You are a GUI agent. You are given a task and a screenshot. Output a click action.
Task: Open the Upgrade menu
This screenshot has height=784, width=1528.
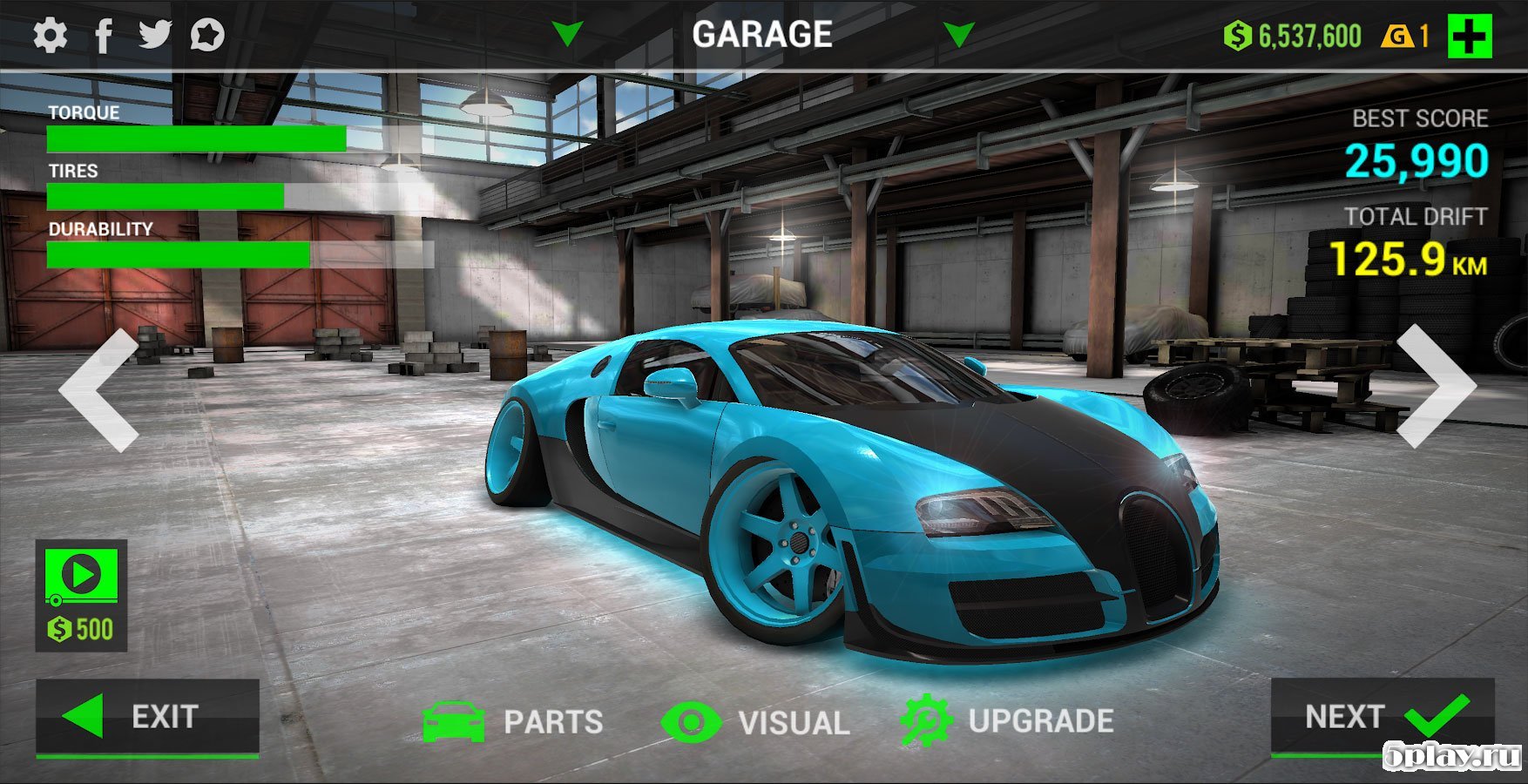tap(1007, 720)
